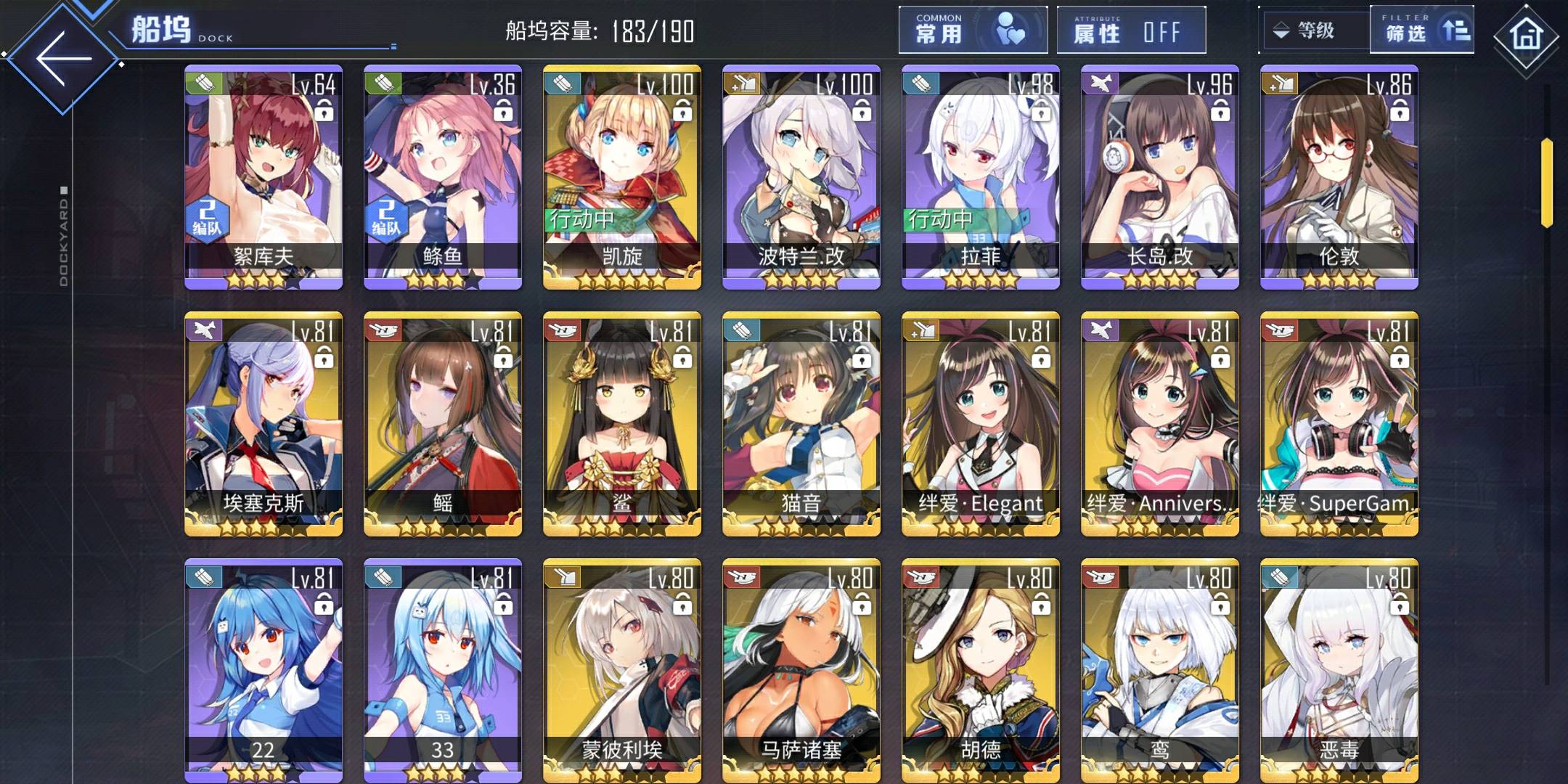Viewport: 1568px width, 784px height.
Task: Select the 埃塞克斯 ship card
Action: [x=264, y=424]
